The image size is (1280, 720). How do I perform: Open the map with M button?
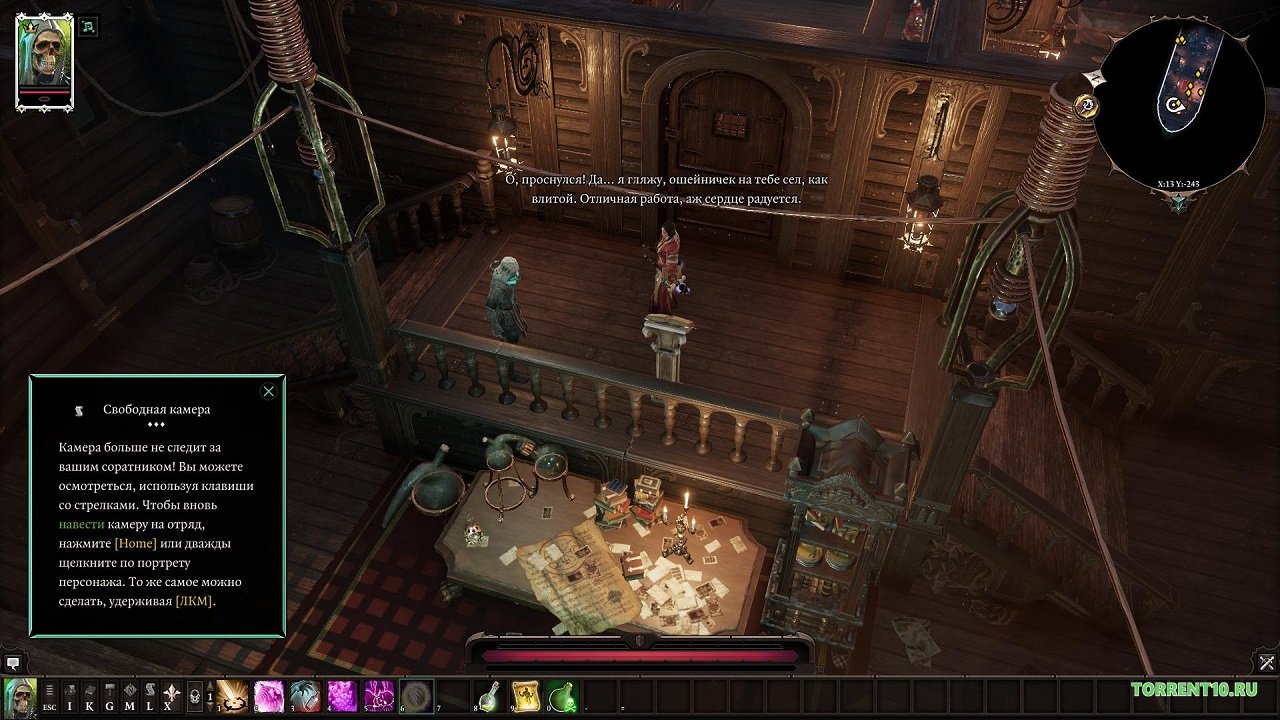[x=130, y=694]
